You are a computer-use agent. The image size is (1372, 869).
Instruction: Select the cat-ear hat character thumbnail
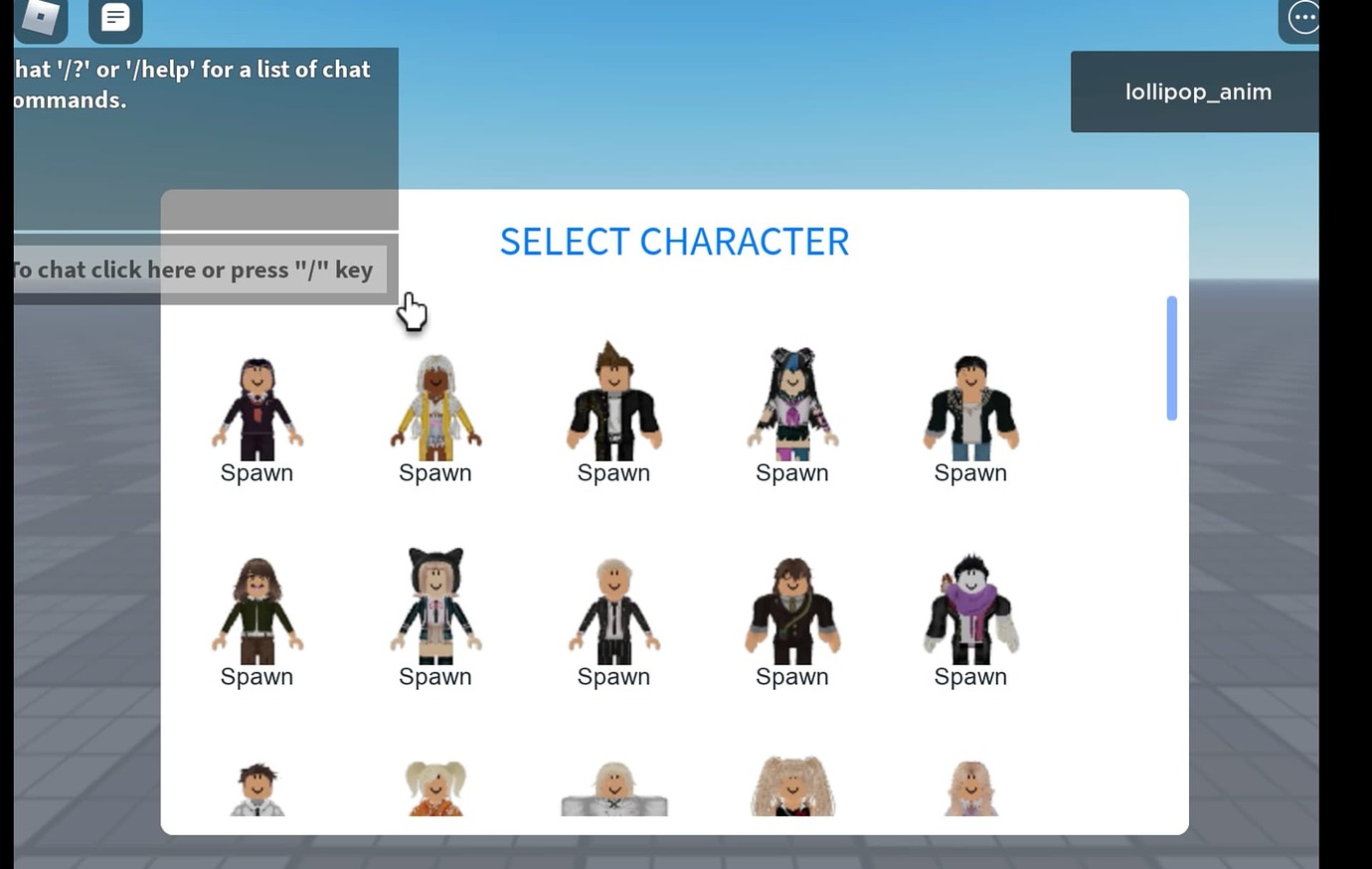[x=434, y=607]
